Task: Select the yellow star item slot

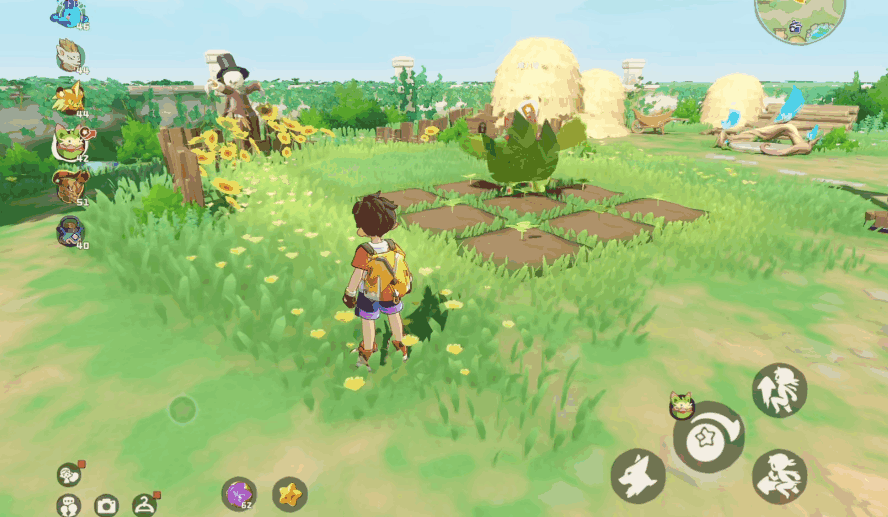Action: pos(290,493)
